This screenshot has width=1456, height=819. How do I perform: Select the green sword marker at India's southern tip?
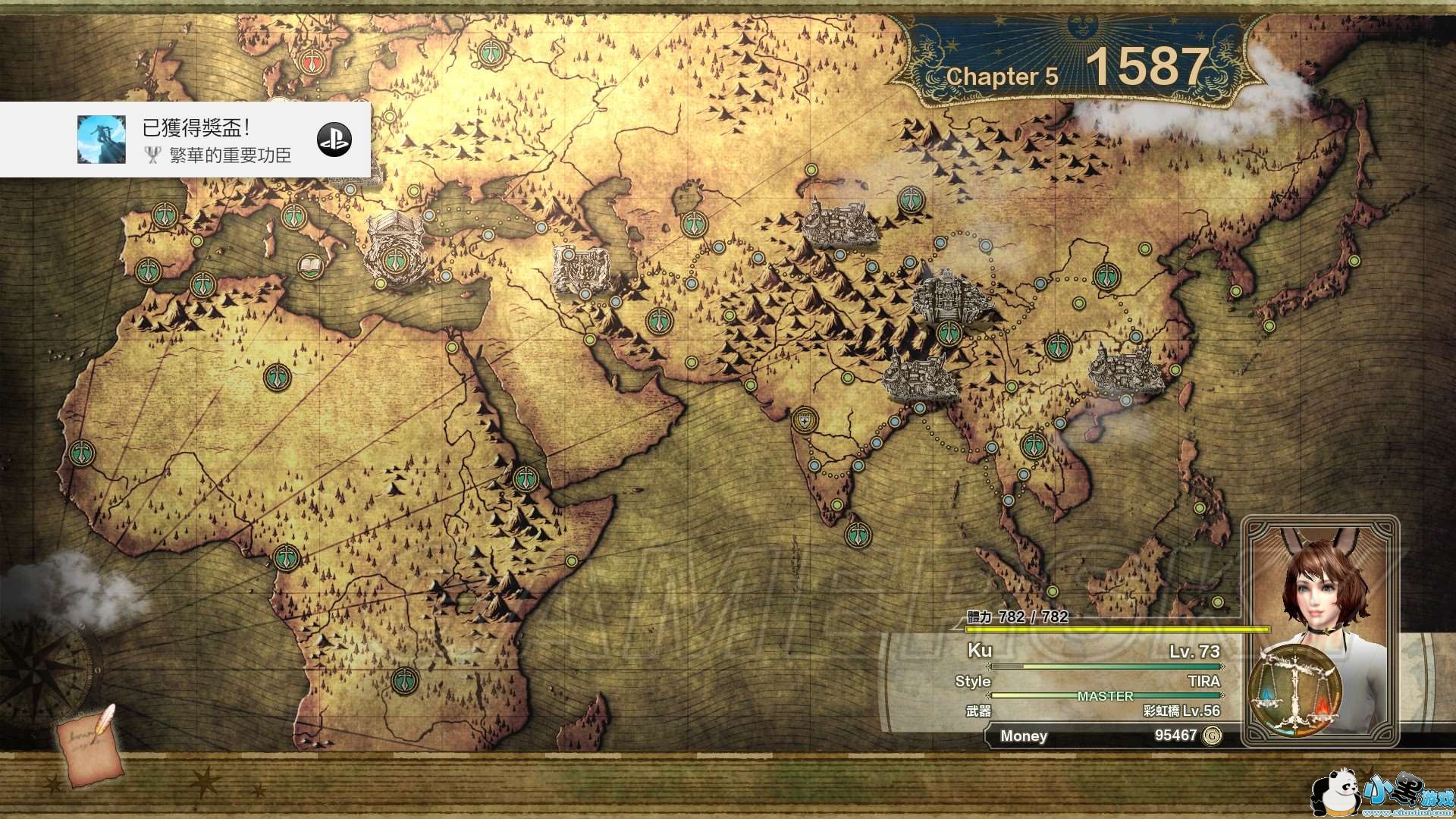(x=858, y=535)
